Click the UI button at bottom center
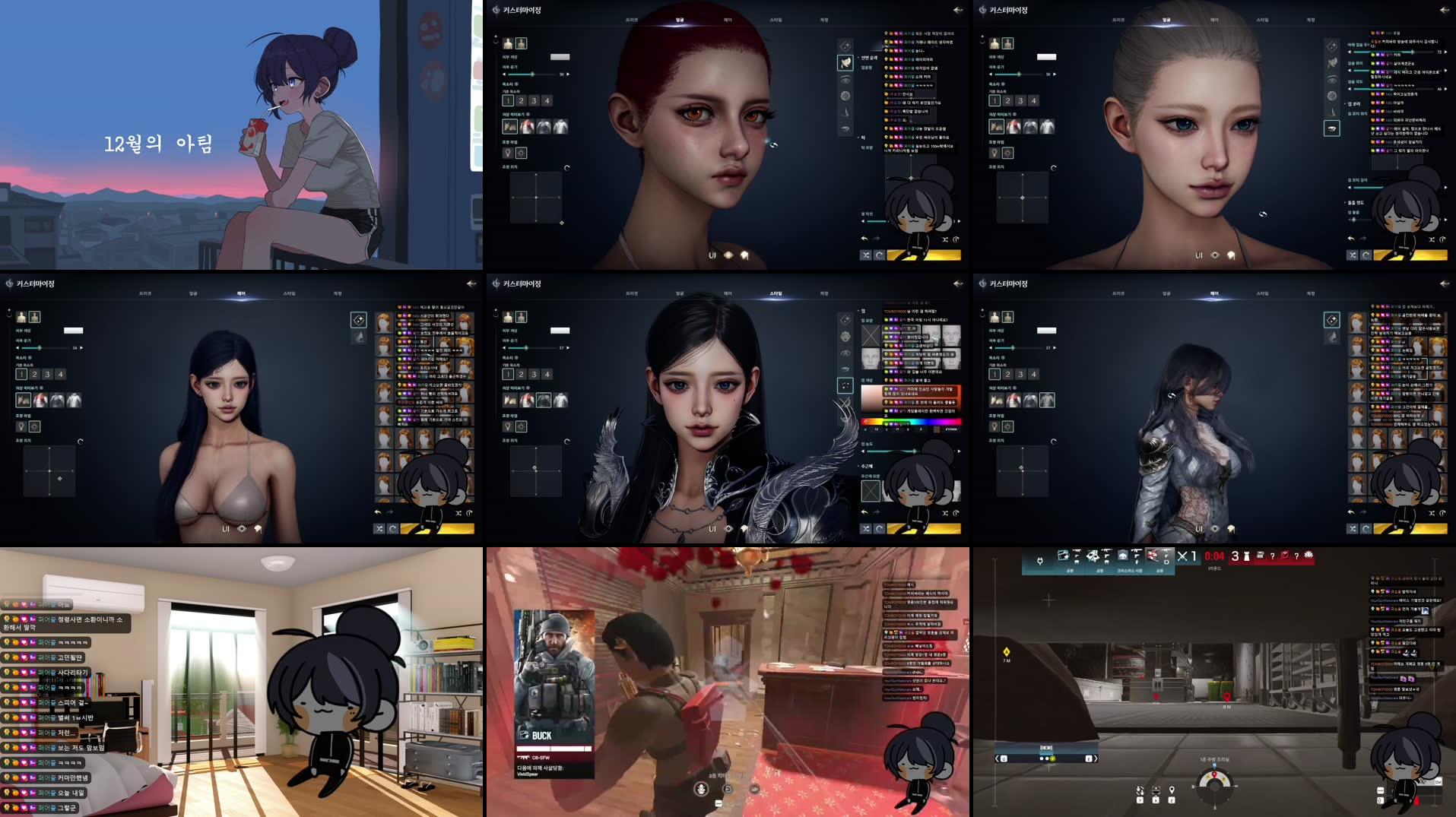 (x=712, y=255)
